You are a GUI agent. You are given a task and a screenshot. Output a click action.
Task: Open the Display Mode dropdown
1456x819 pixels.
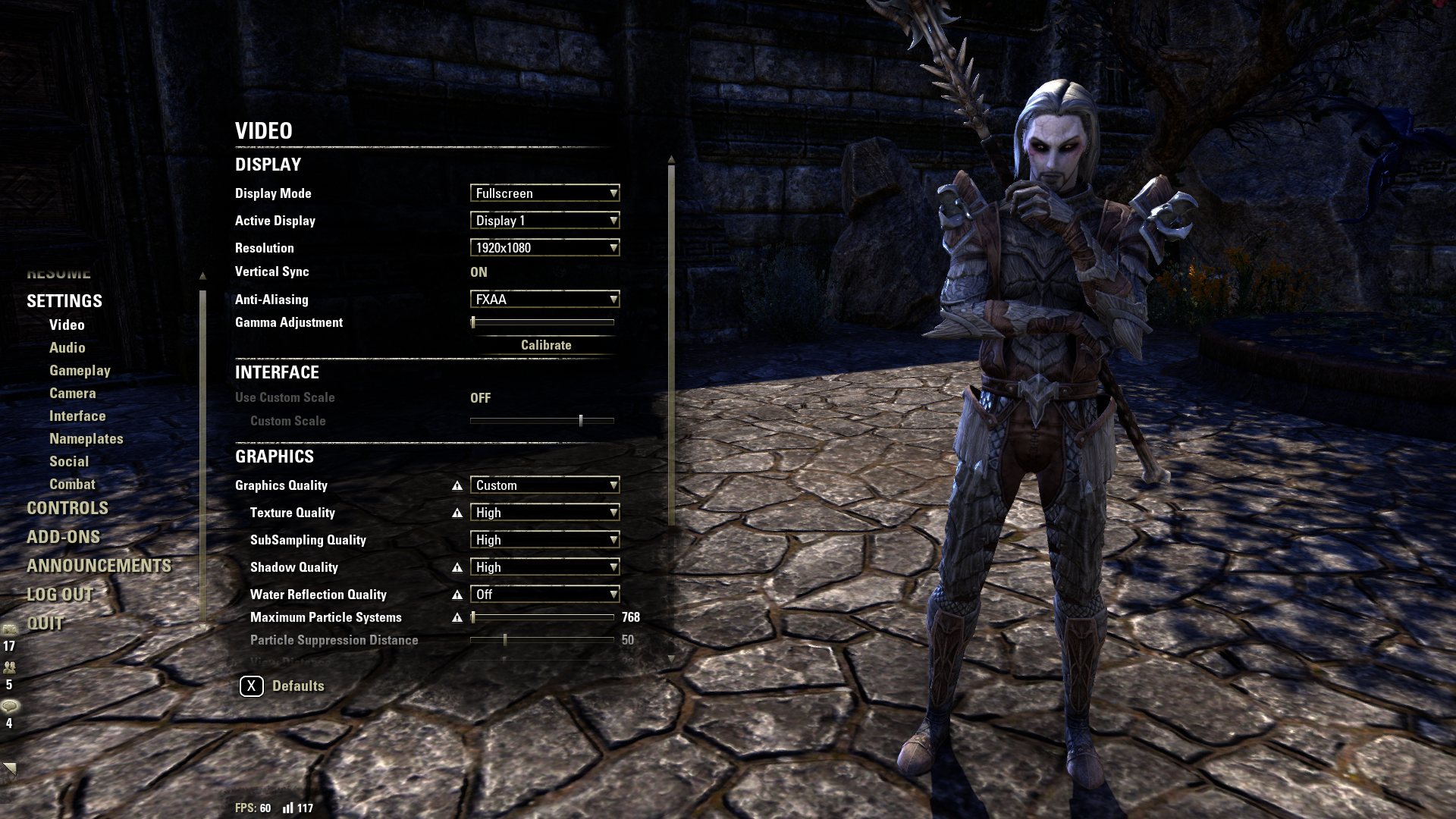[x=544, y=193]
